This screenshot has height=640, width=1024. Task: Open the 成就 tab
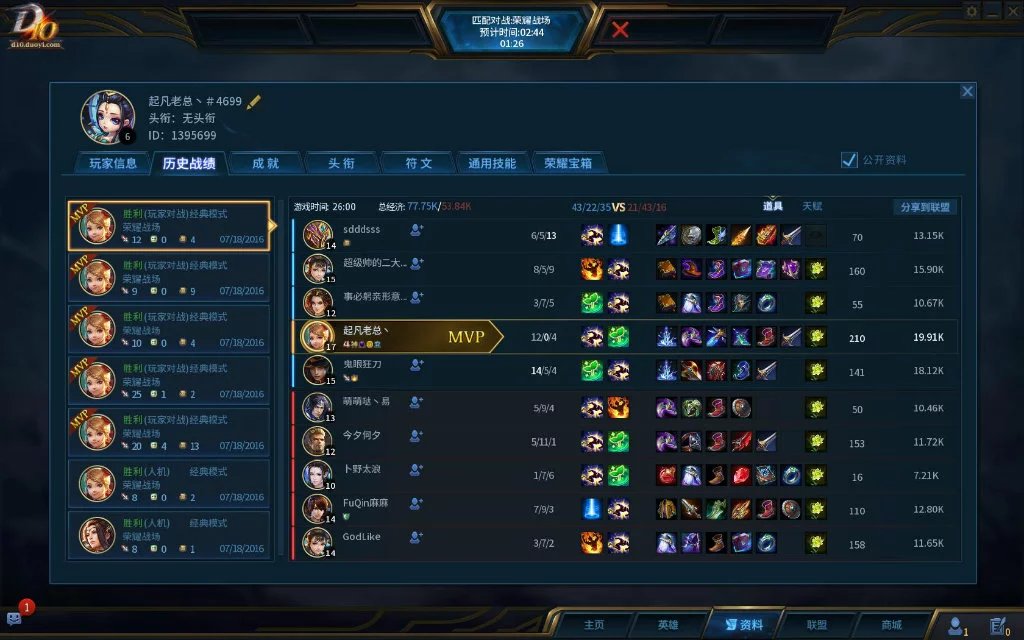(x=265, y=163)
